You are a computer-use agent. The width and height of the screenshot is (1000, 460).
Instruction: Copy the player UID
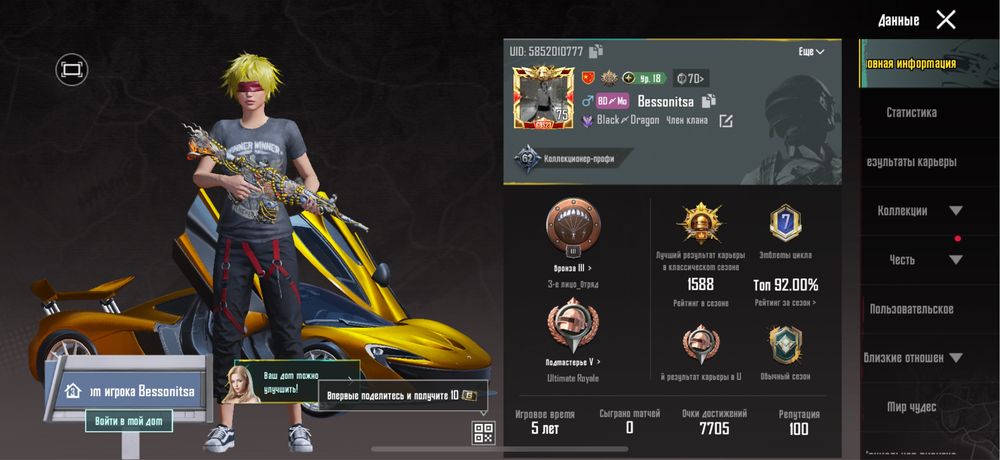point(596,51)
